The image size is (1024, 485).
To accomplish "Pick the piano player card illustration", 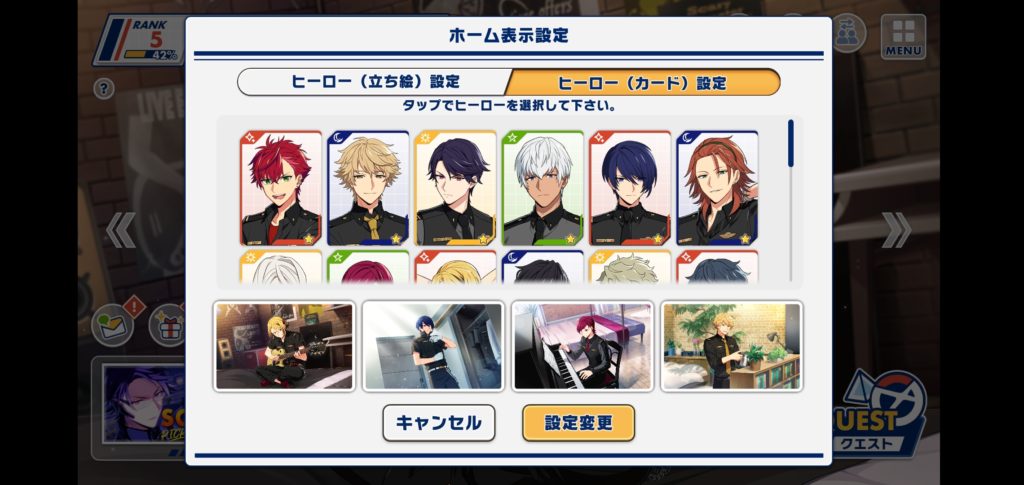I will [582, 346].
